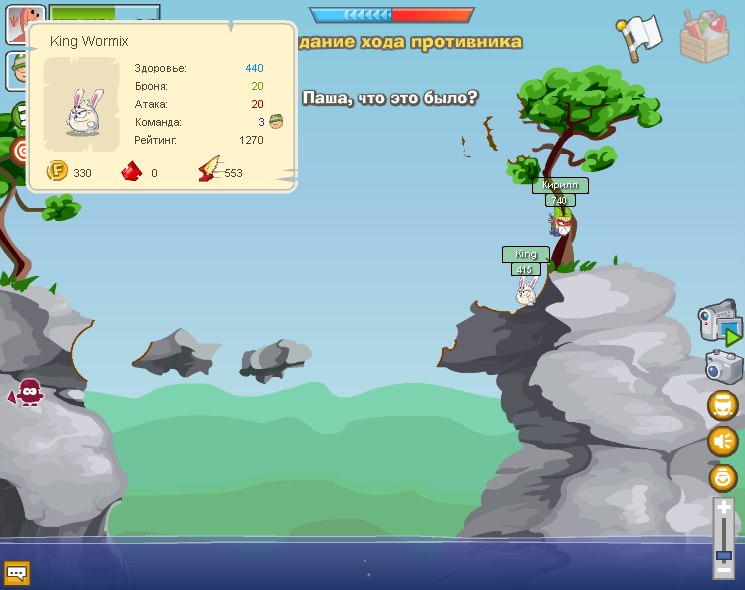Select the pink worm avatar portrait
The image size is (745, 590).
24,22
